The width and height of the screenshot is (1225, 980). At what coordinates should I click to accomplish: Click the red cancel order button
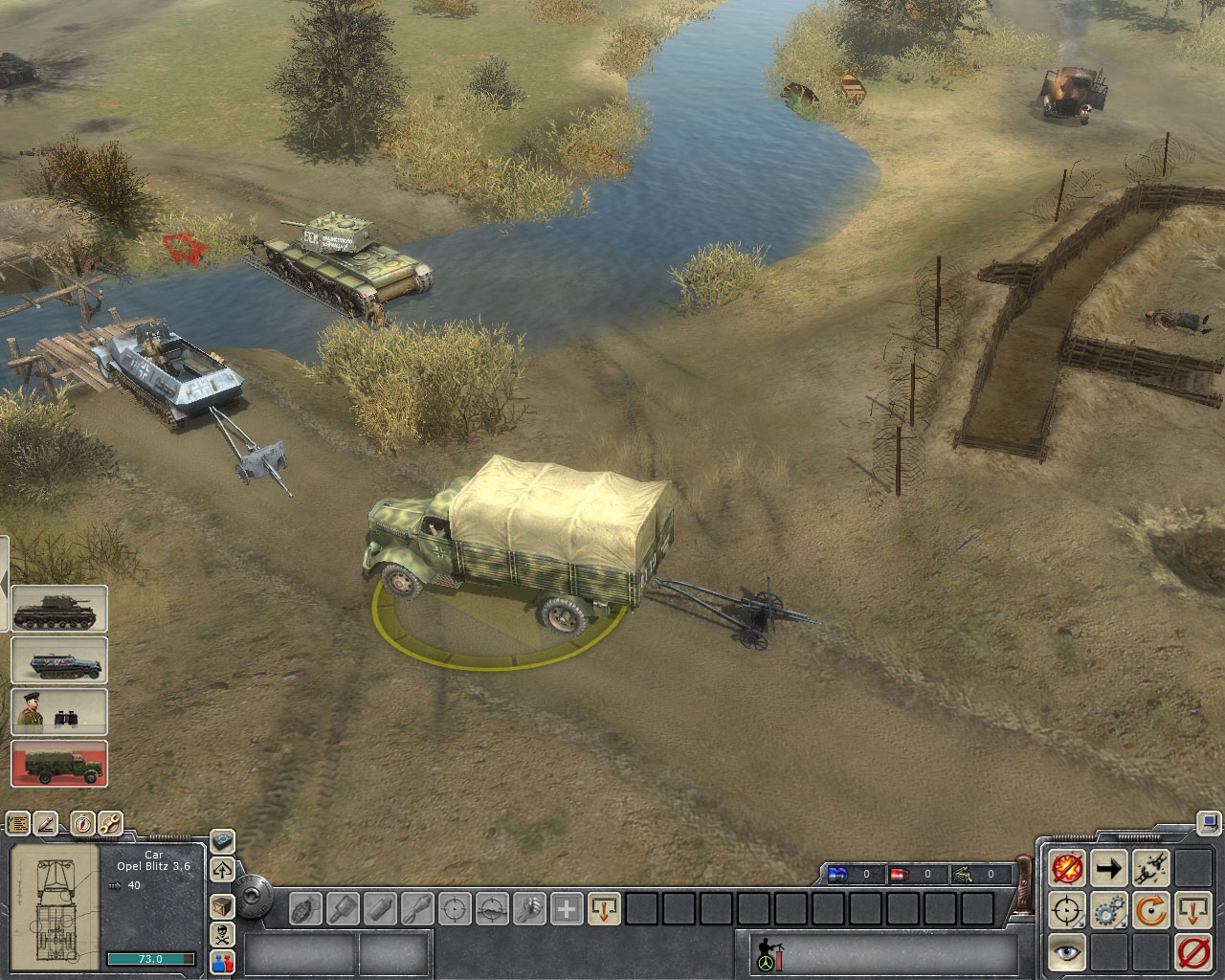click(1192, 953)
